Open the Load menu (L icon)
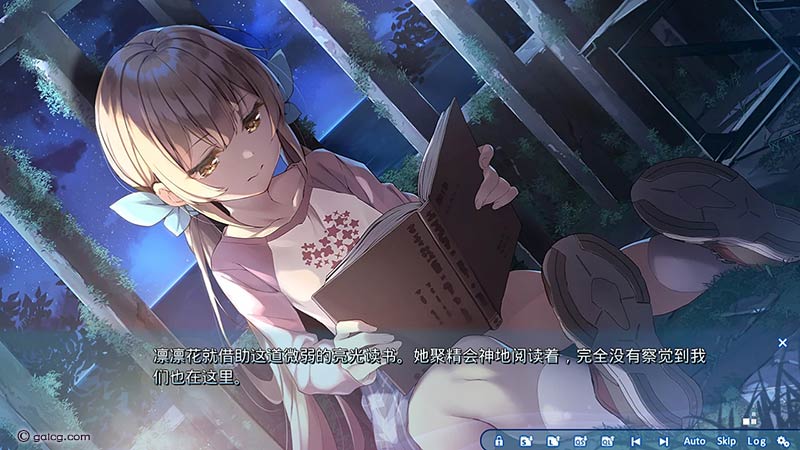This screenshot has width=800, height=450. pos(553,441)
